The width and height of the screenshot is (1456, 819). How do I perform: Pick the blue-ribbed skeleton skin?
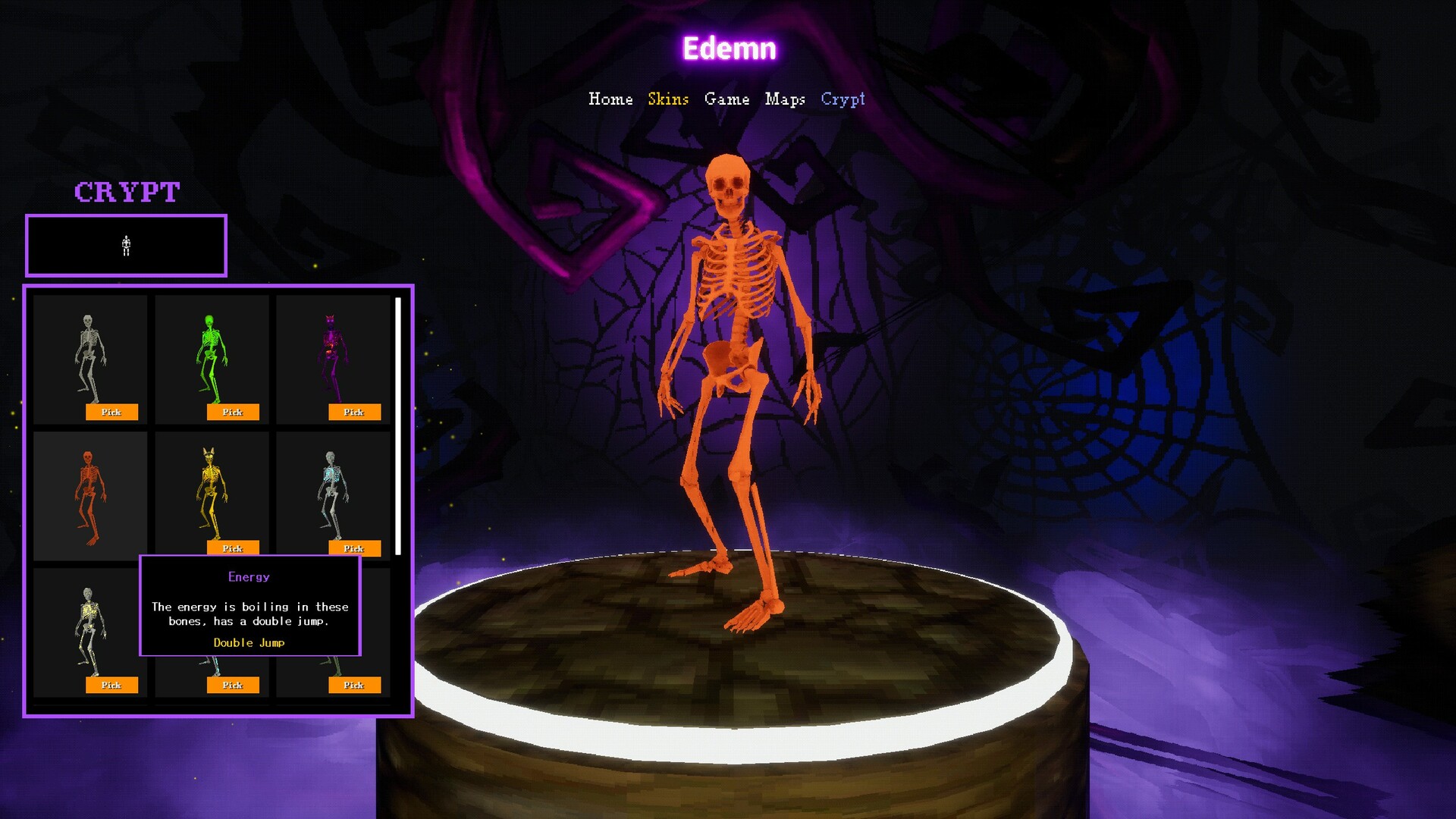(x=354, y=548)
